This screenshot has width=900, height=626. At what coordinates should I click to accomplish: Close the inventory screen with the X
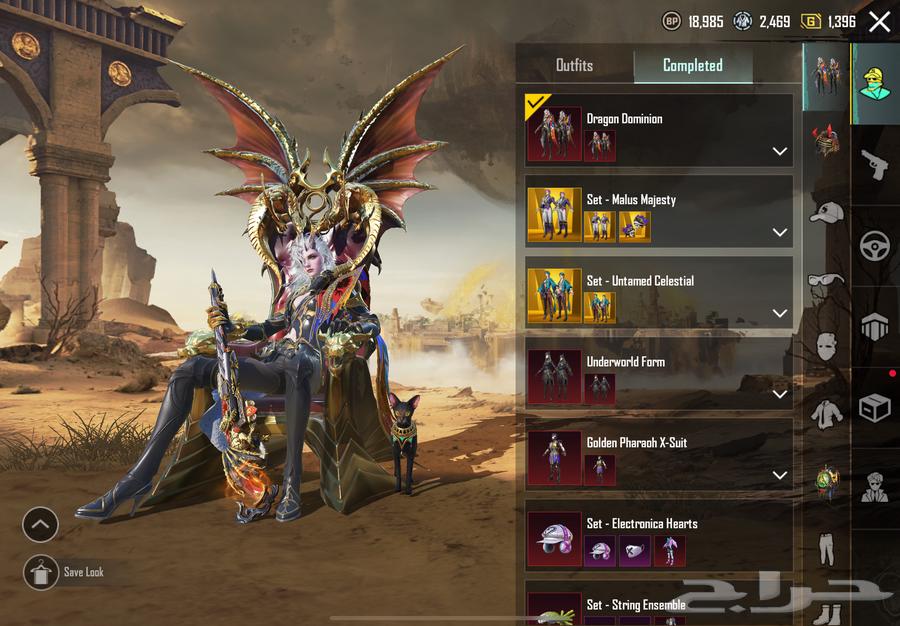click(x=879, y=22)
